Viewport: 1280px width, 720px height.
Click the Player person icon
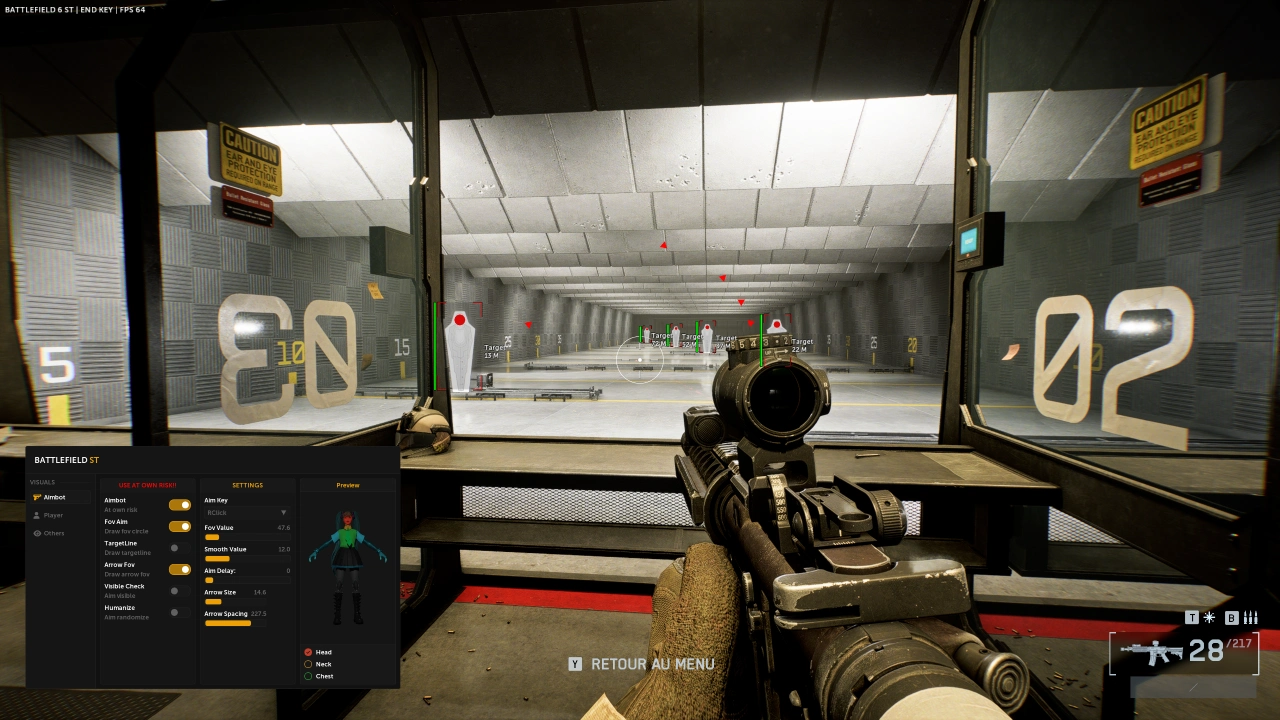tap(37, 515)
